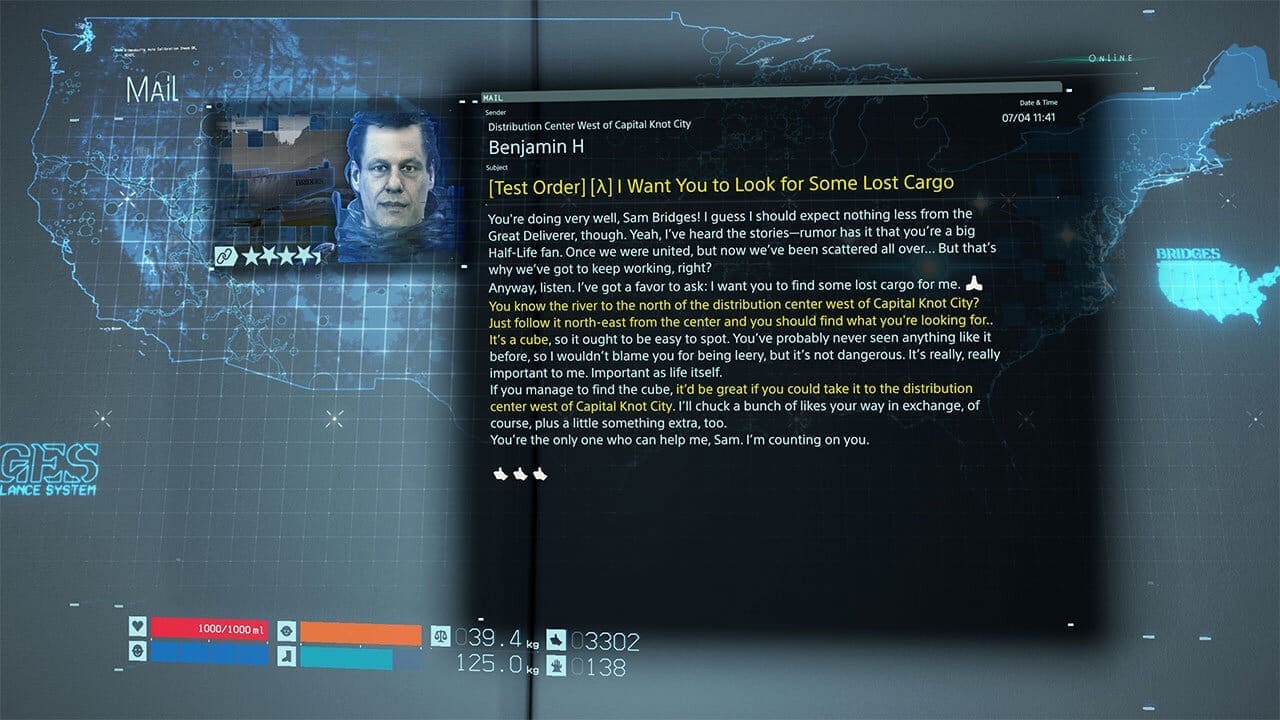Select sender Benjamin H

pos(536,146)
